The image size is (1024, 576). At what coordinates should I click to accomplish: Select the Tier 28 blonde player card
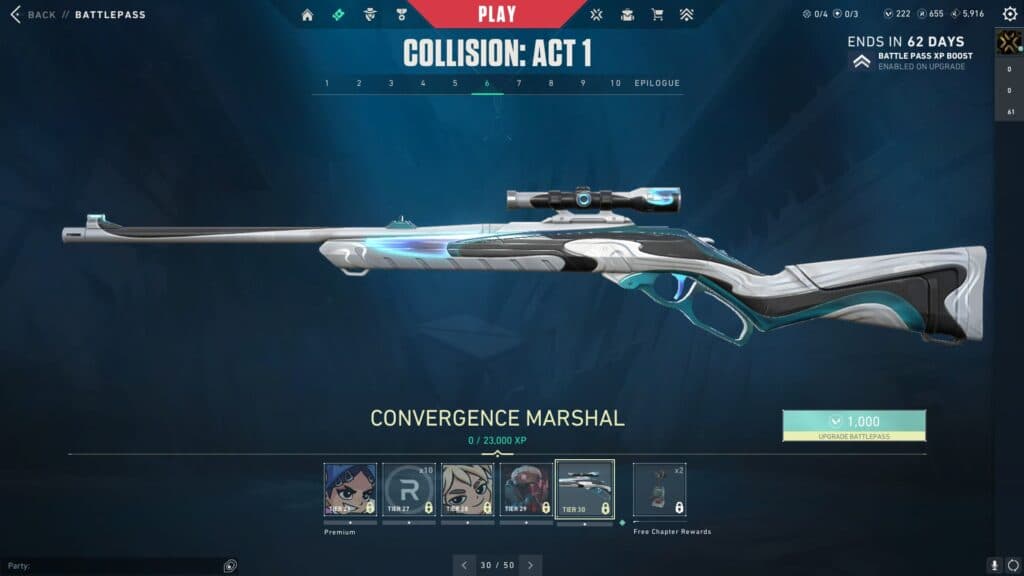click(467, 489)
